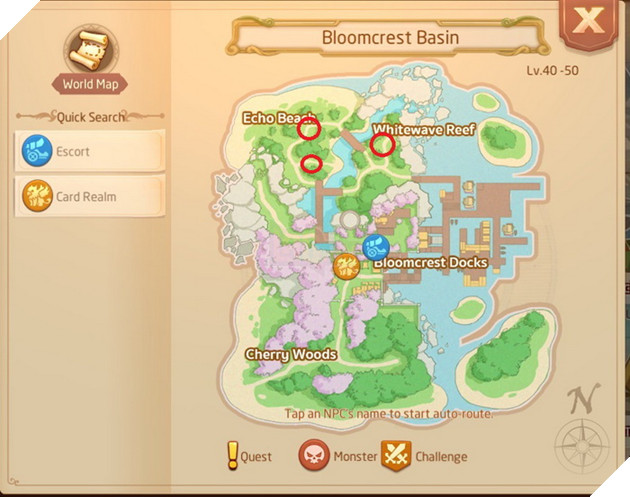
Task: Tap the Echo Beach location label
Action: pos(277,119)
